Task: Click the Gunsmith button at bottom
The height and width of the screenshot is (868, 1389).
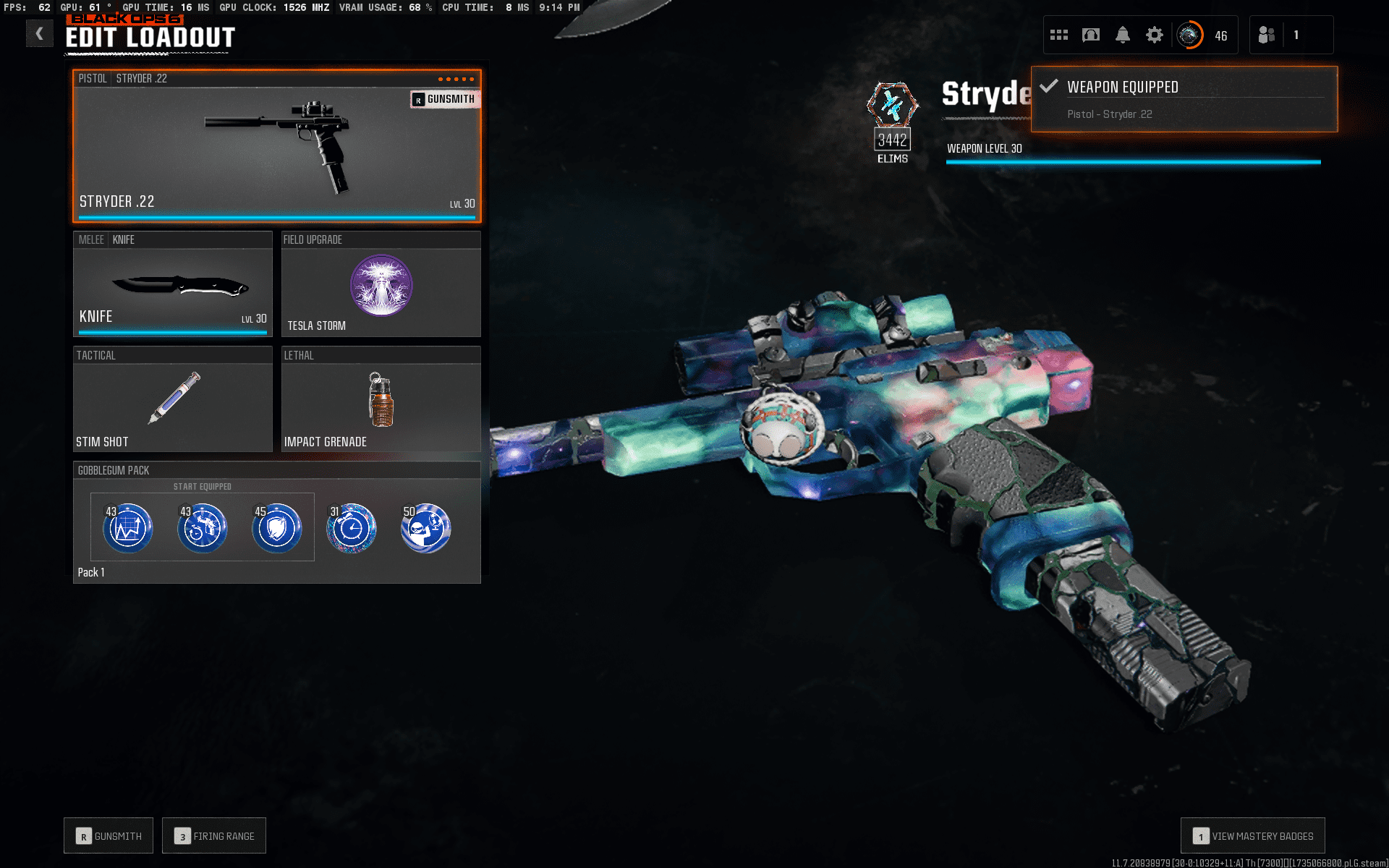Action: pos(109,835)
